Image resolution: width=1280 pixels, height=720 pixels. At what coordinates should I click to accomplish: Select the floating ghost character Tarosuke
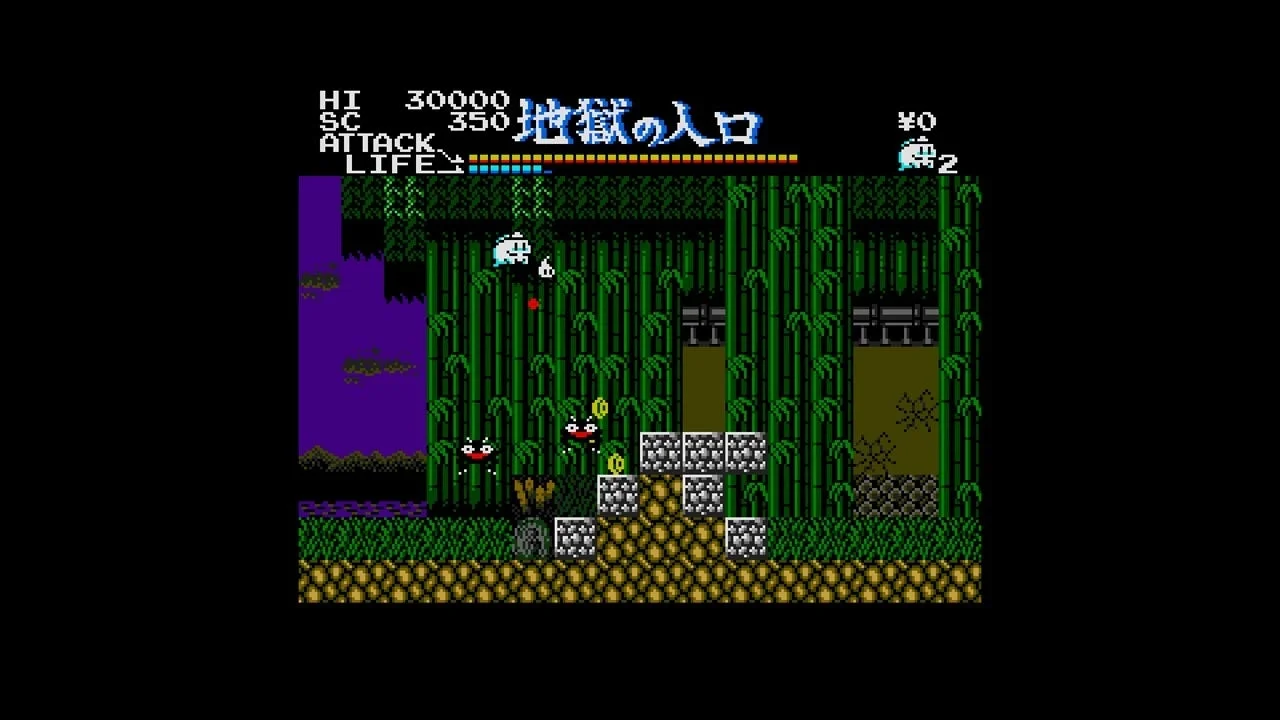point(510,250)
